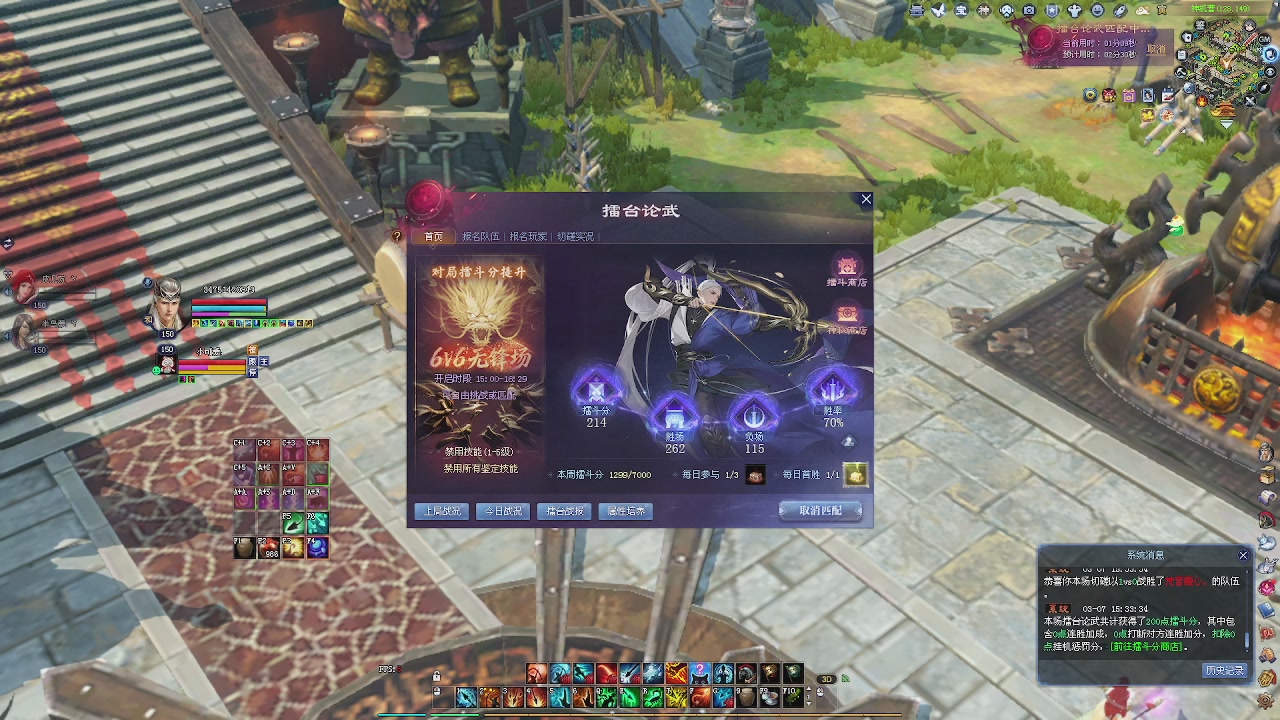Click 取消 in the matching status banner
This screenshot has height=720, width=1280.
click(1156, 49)
